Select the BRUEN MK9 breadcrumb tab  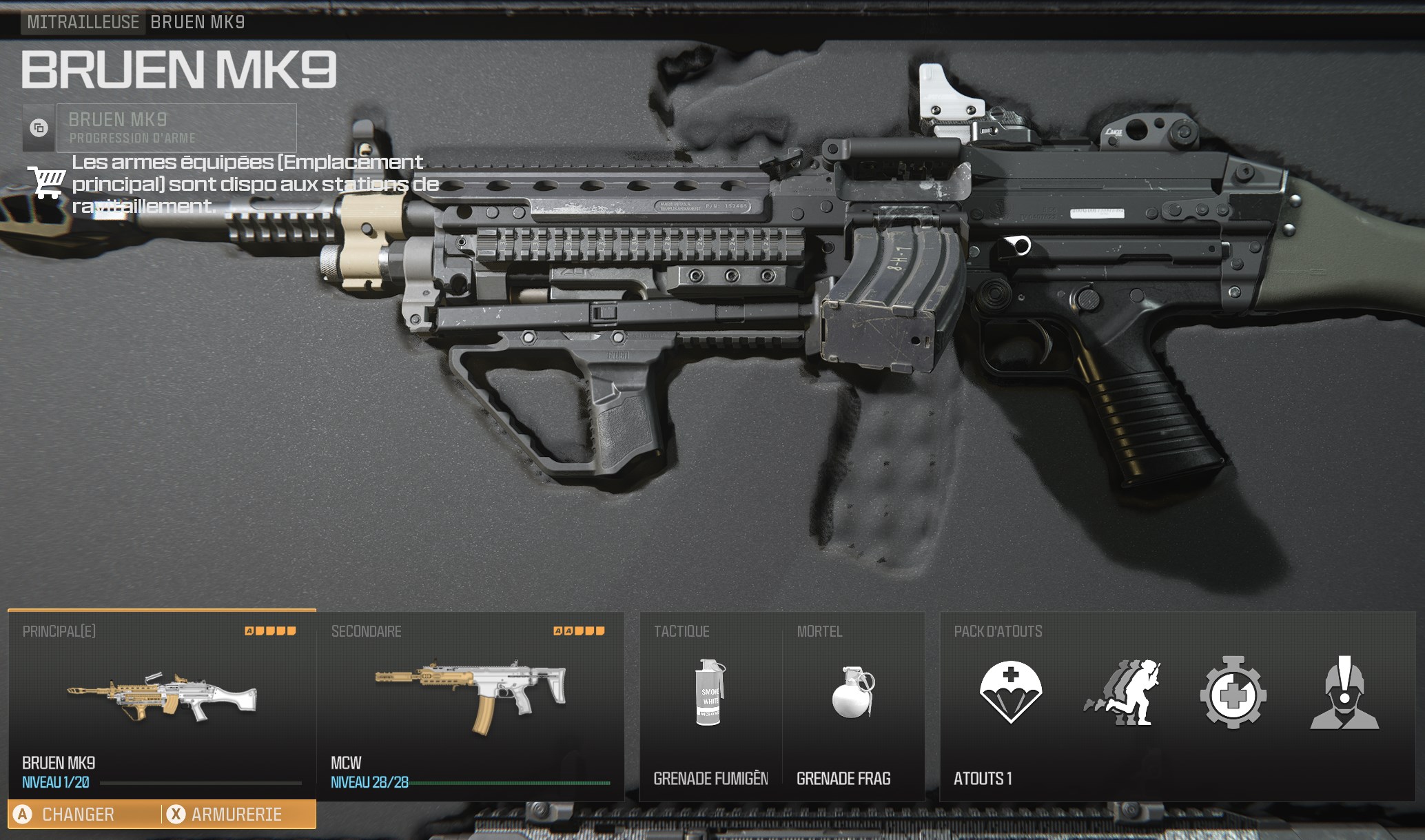click(x=198, y=21)
